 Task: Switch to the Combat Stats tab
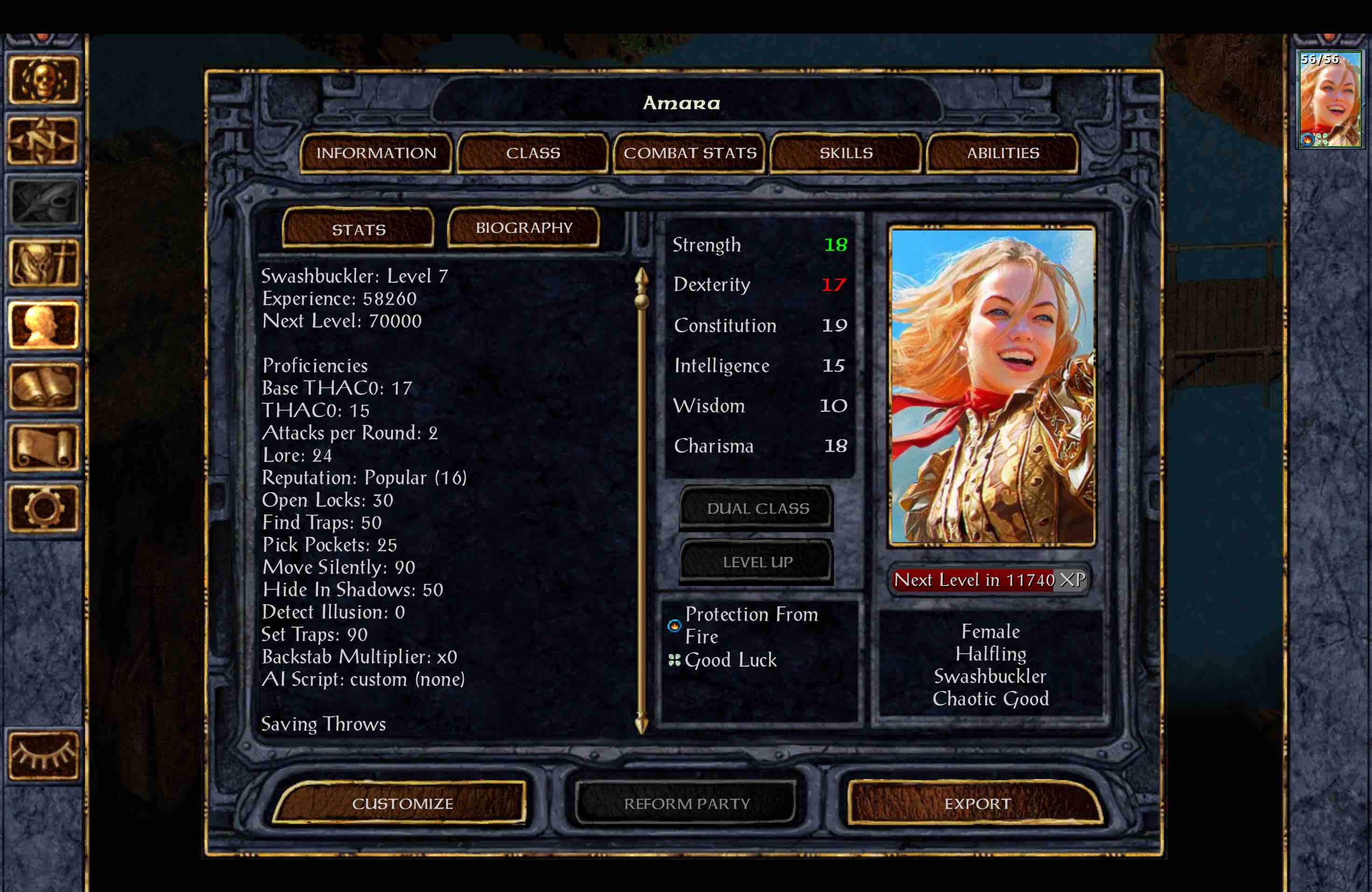[x=689, y=153]
